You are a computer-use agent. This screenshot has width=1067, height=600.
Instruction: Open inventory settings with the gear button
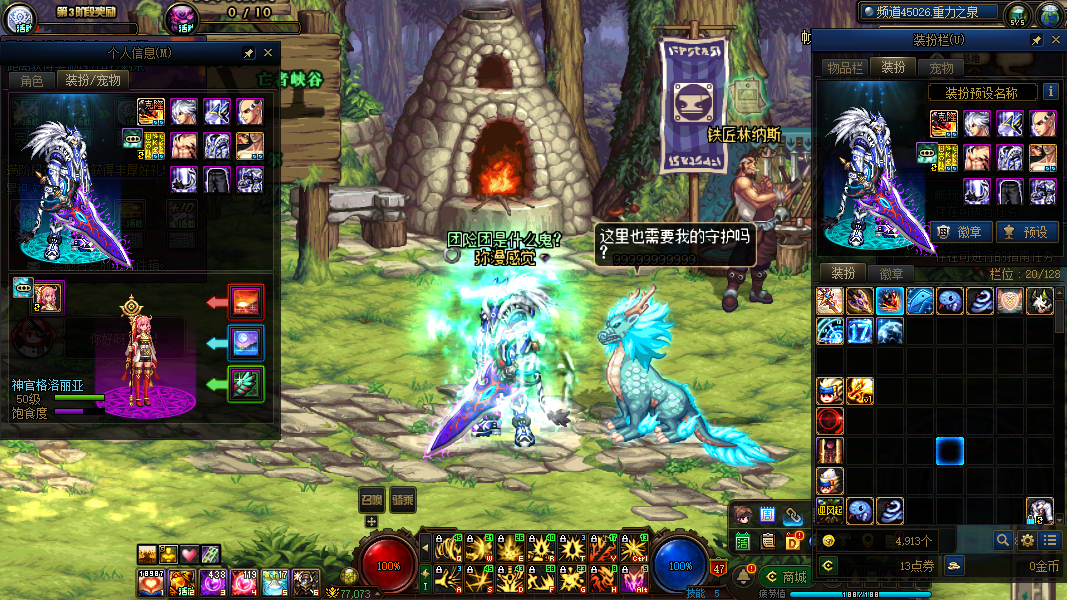[x=1026, y=540]
